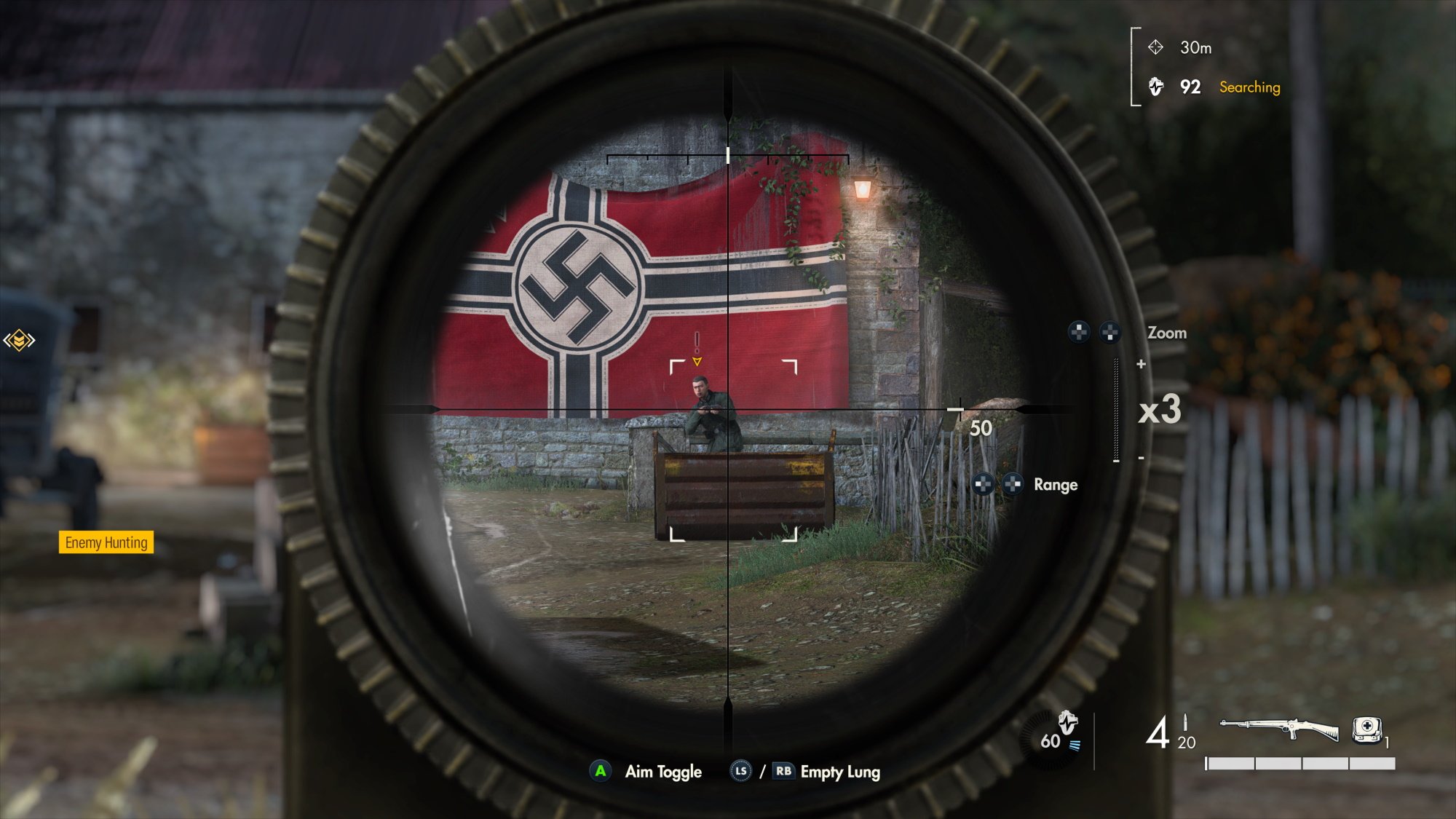
Task: Click the heart rate icon beside 60
Action: [x=1067, y=722]
